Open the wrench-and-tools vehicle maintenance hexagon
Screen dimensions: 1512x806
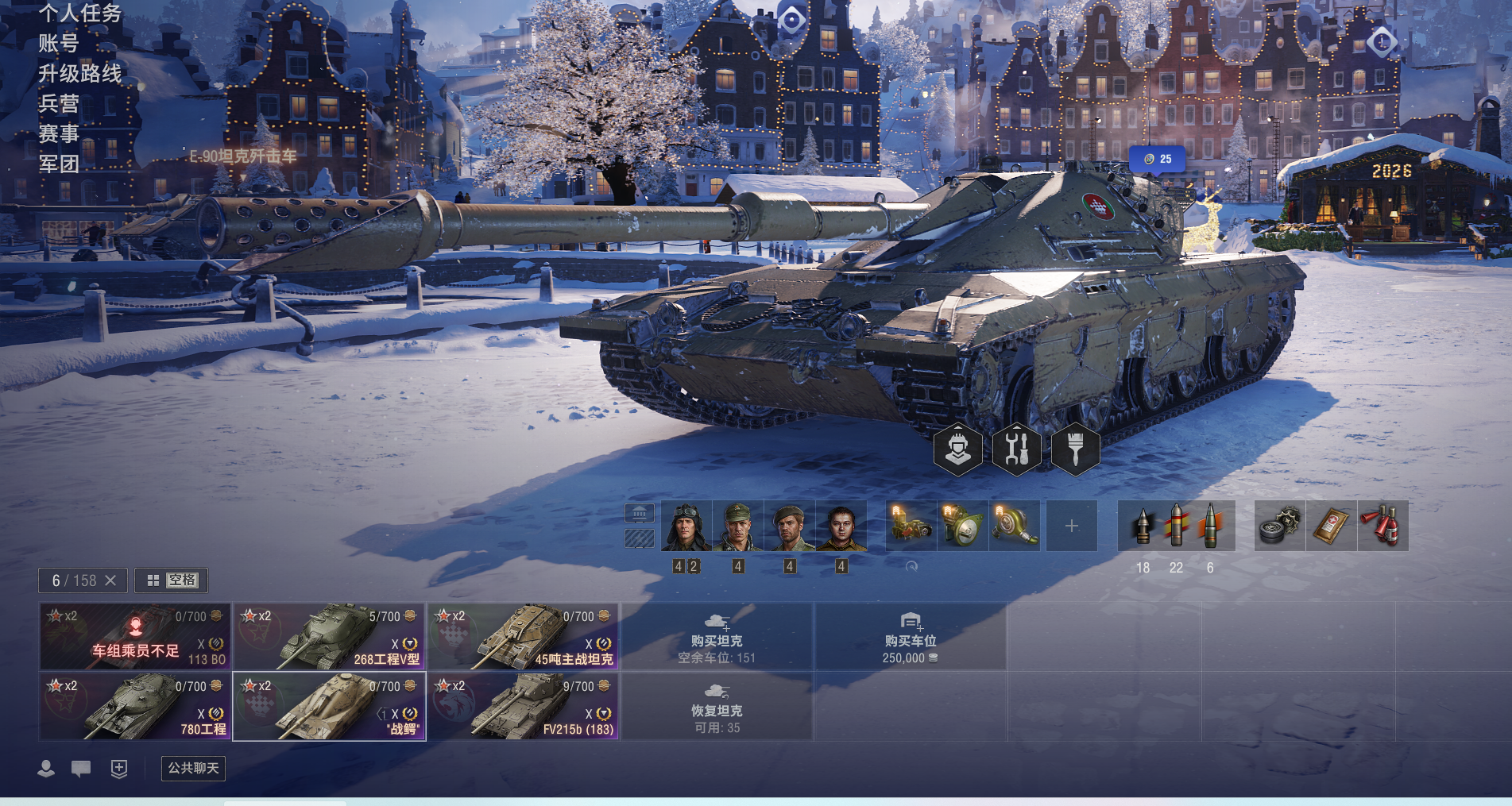(1016, 449)
